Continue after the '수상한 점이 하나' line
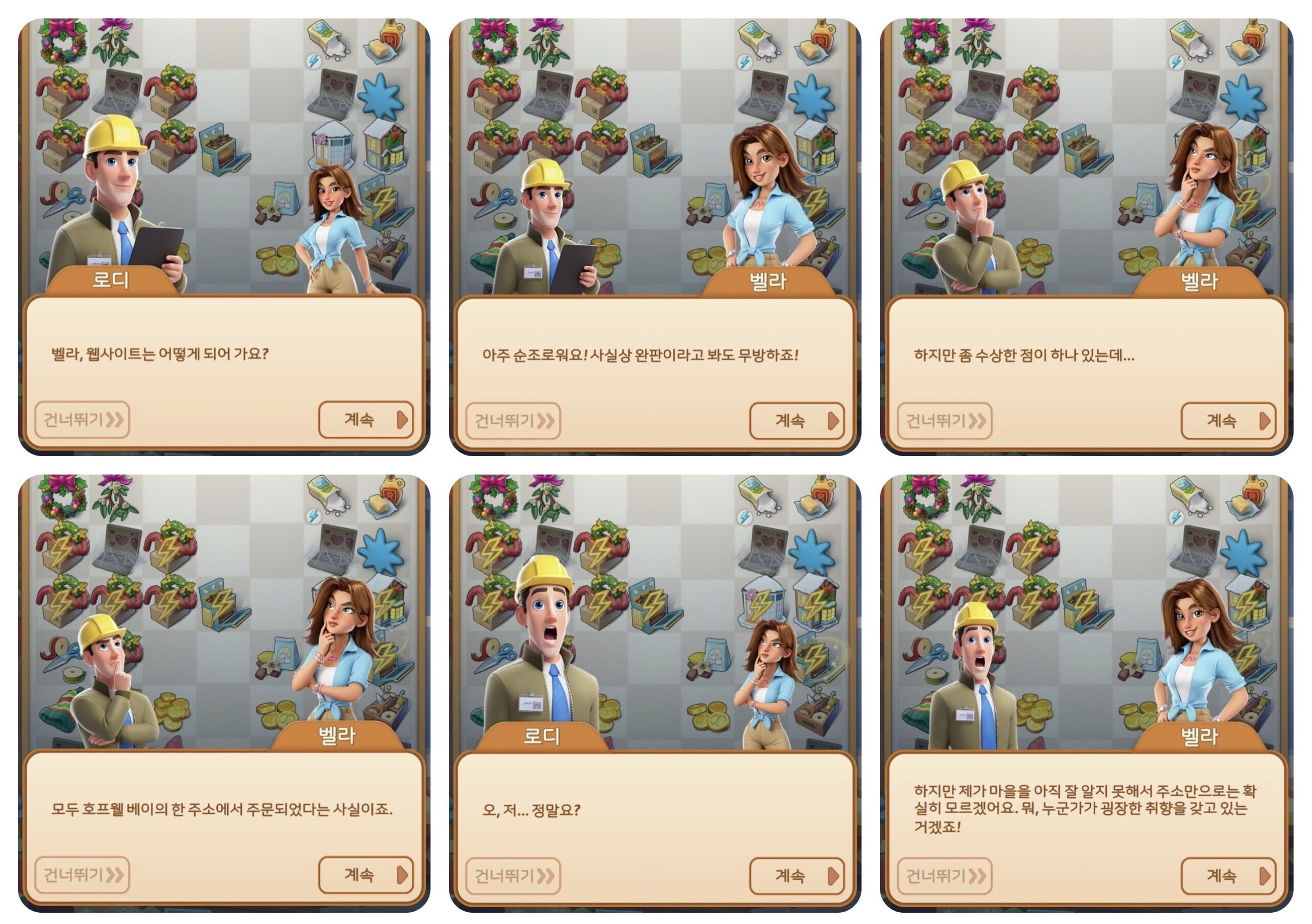Image resolution: width=1312 pixels, height=924 pixels. tap(1228, 421)
